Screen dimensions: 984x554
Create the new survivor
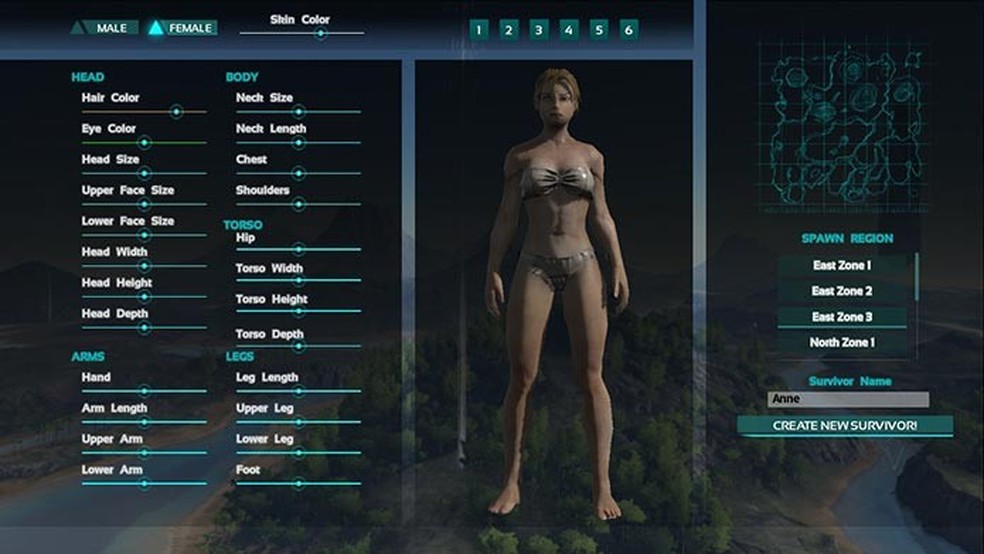pyautogui.click(x=845, y=426)
